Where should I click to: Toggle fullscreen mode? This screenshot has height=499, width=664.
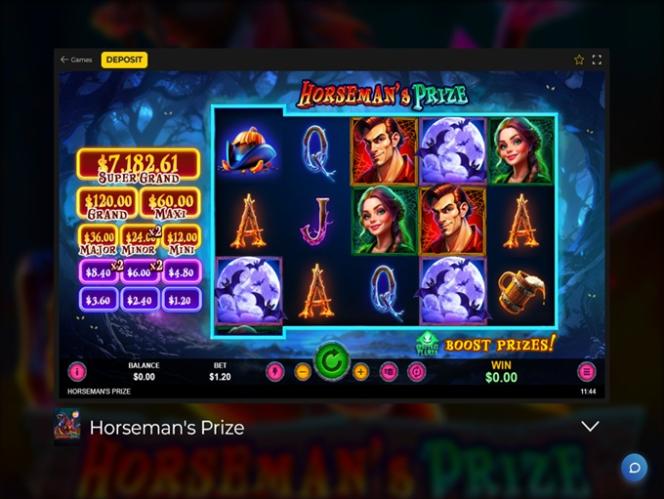click(597, 60)
